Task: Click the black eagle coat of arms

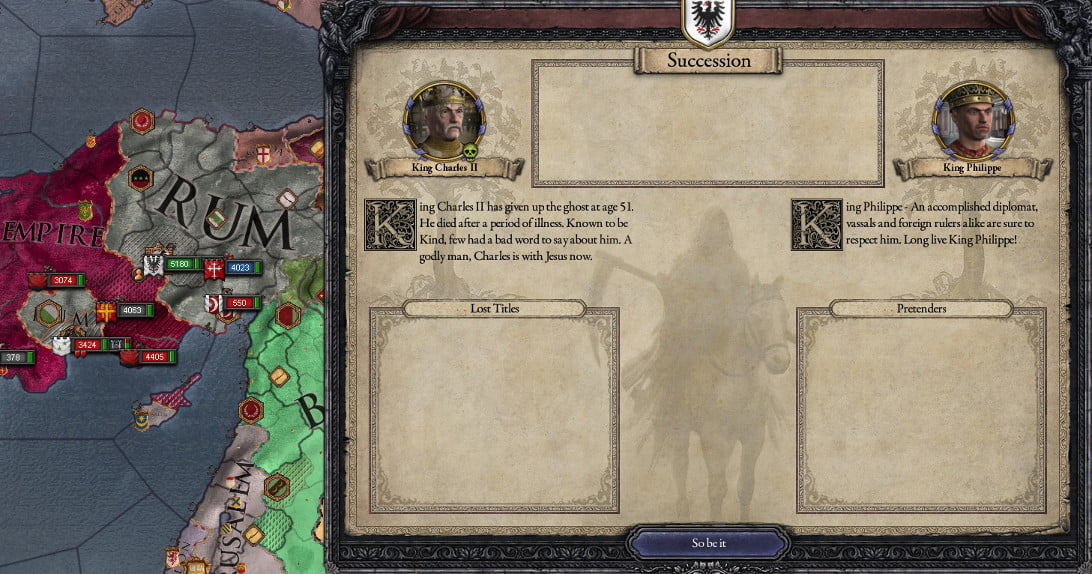Action: point(708,20)
